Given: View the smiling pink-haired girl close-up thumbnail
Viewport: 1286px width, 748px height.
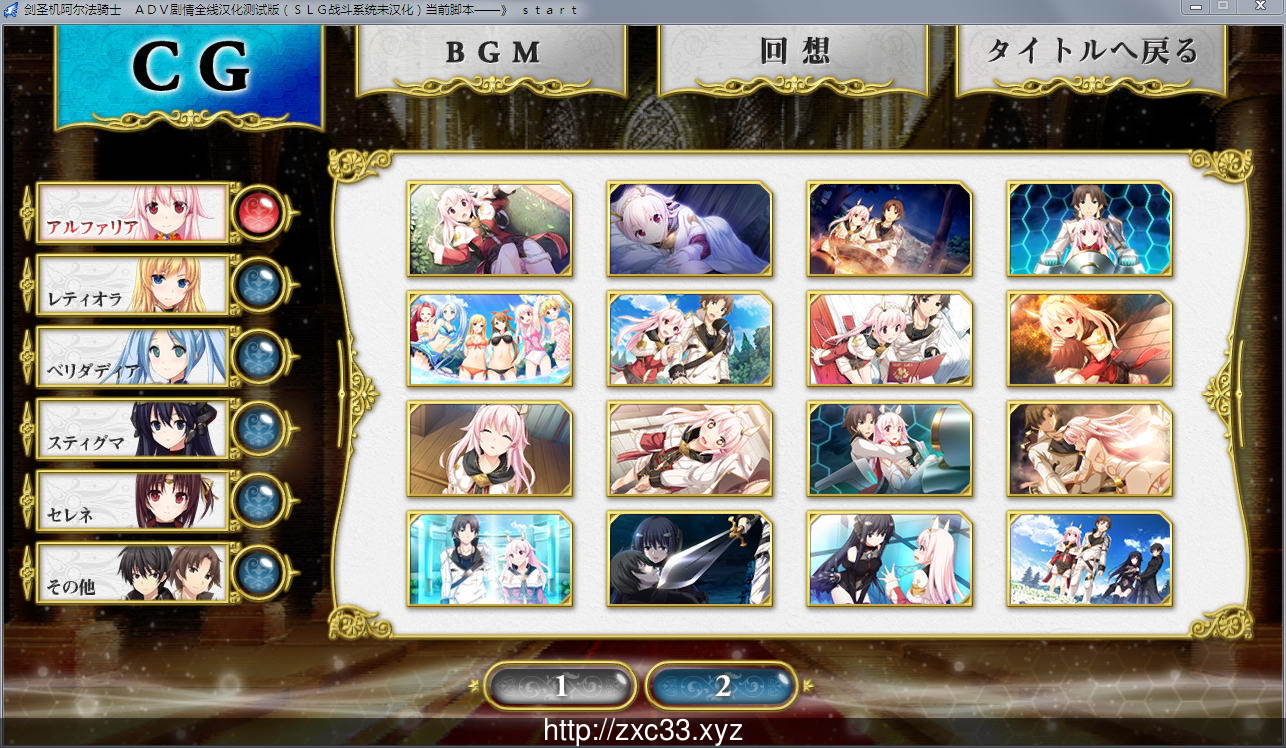Looking at the screenshot, I should pyautogui.click(x=490, y=449).
